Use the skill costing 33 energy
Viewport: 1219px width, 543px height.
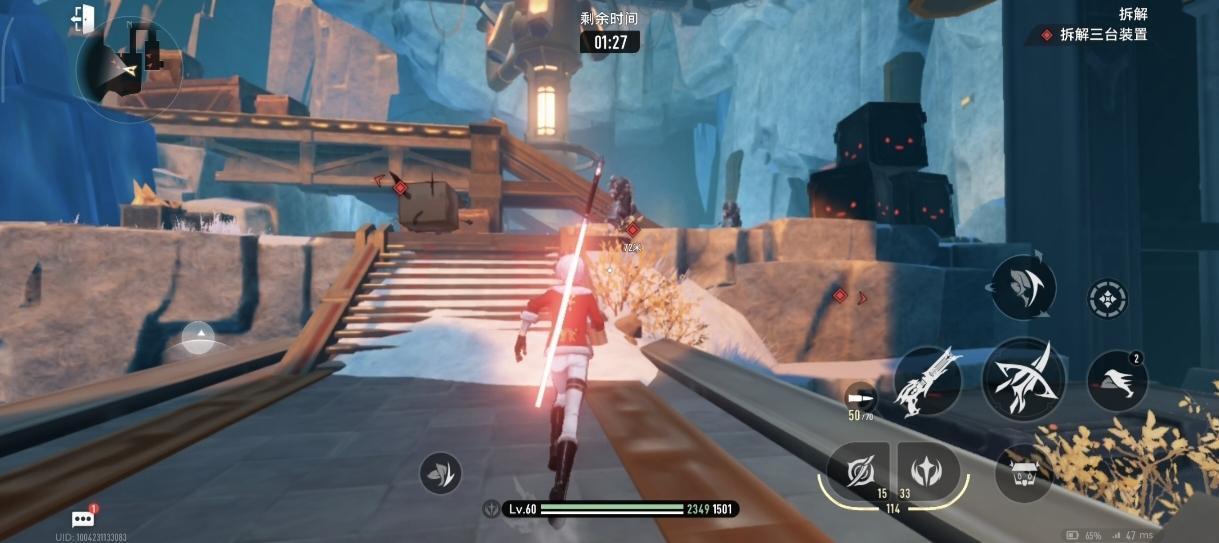tap(928, 468)
